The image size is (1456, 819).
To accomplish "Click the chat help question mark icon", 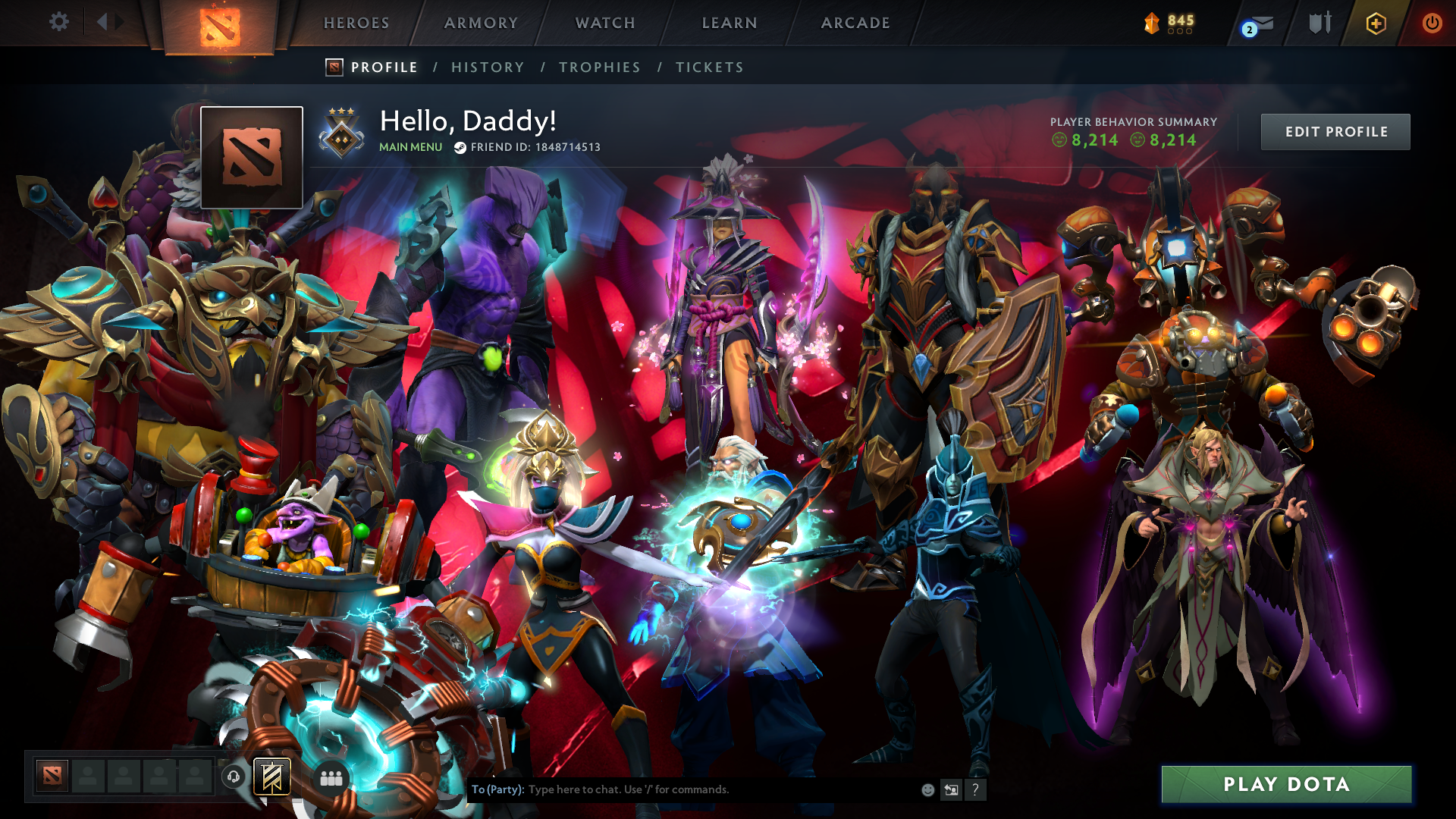I will [x=975, y=789].
